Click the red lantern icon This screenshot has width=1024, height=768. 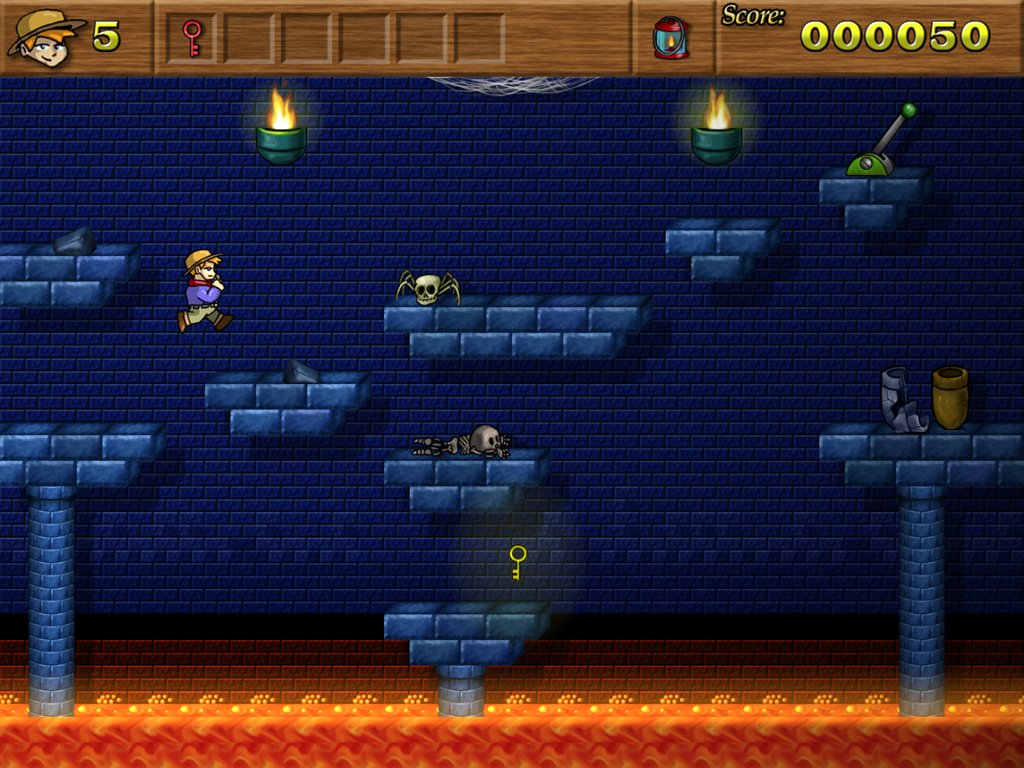[671, 38]
